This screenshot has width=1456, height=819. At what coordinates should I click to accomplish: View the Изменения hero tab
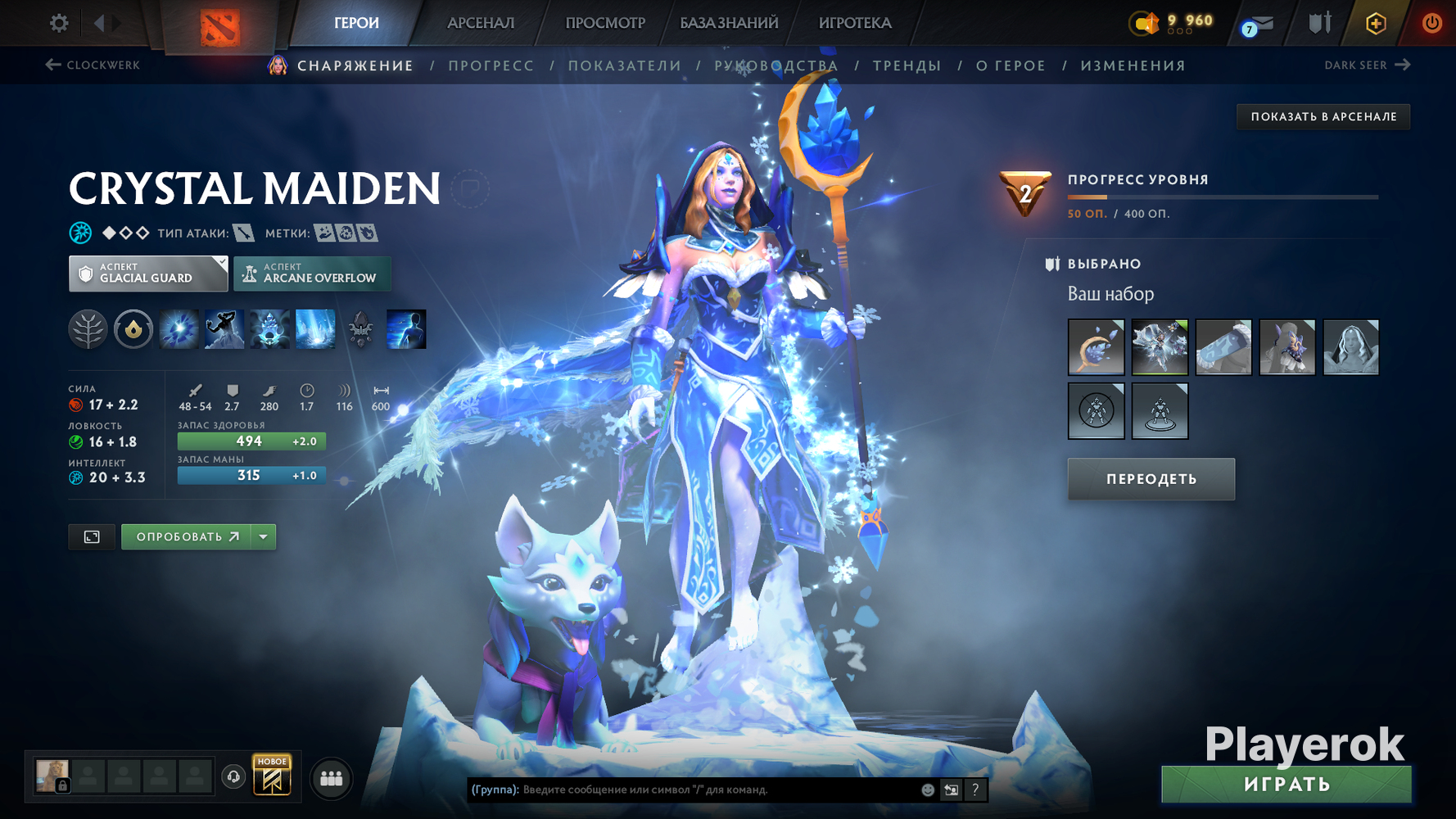[1133, 66]
